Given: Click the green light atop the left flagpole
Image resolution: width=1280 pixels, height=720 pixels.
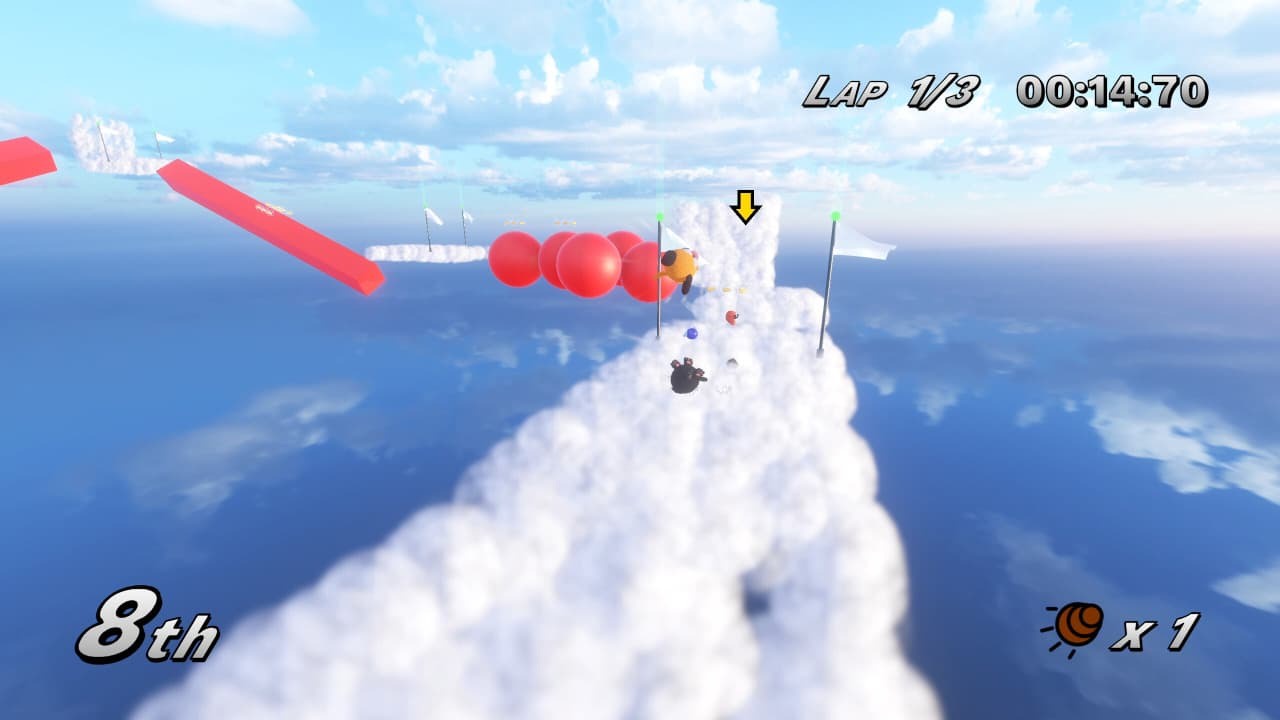Looking at the screenshot, I should coord(659,215).
